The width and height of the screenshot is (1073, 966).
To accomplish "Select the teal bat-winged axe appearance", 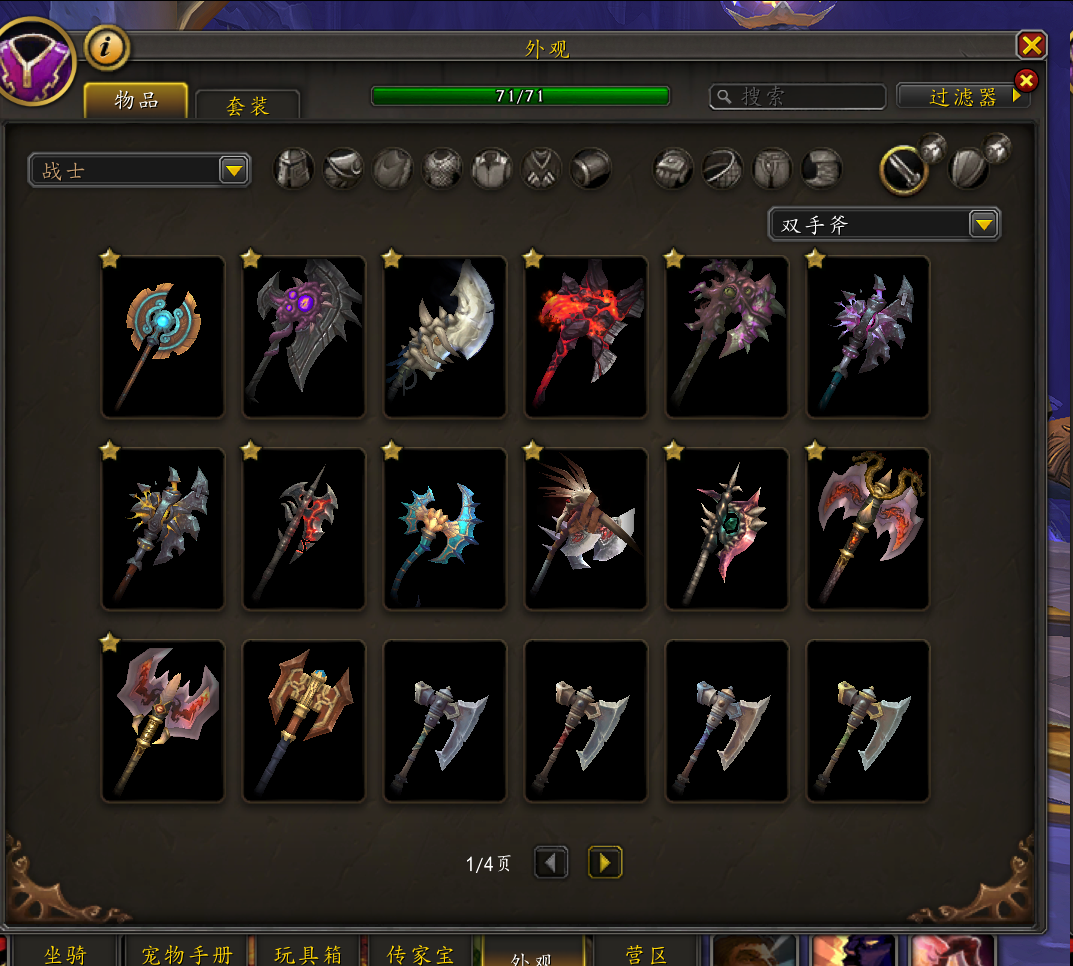I will tap(445, 528).
